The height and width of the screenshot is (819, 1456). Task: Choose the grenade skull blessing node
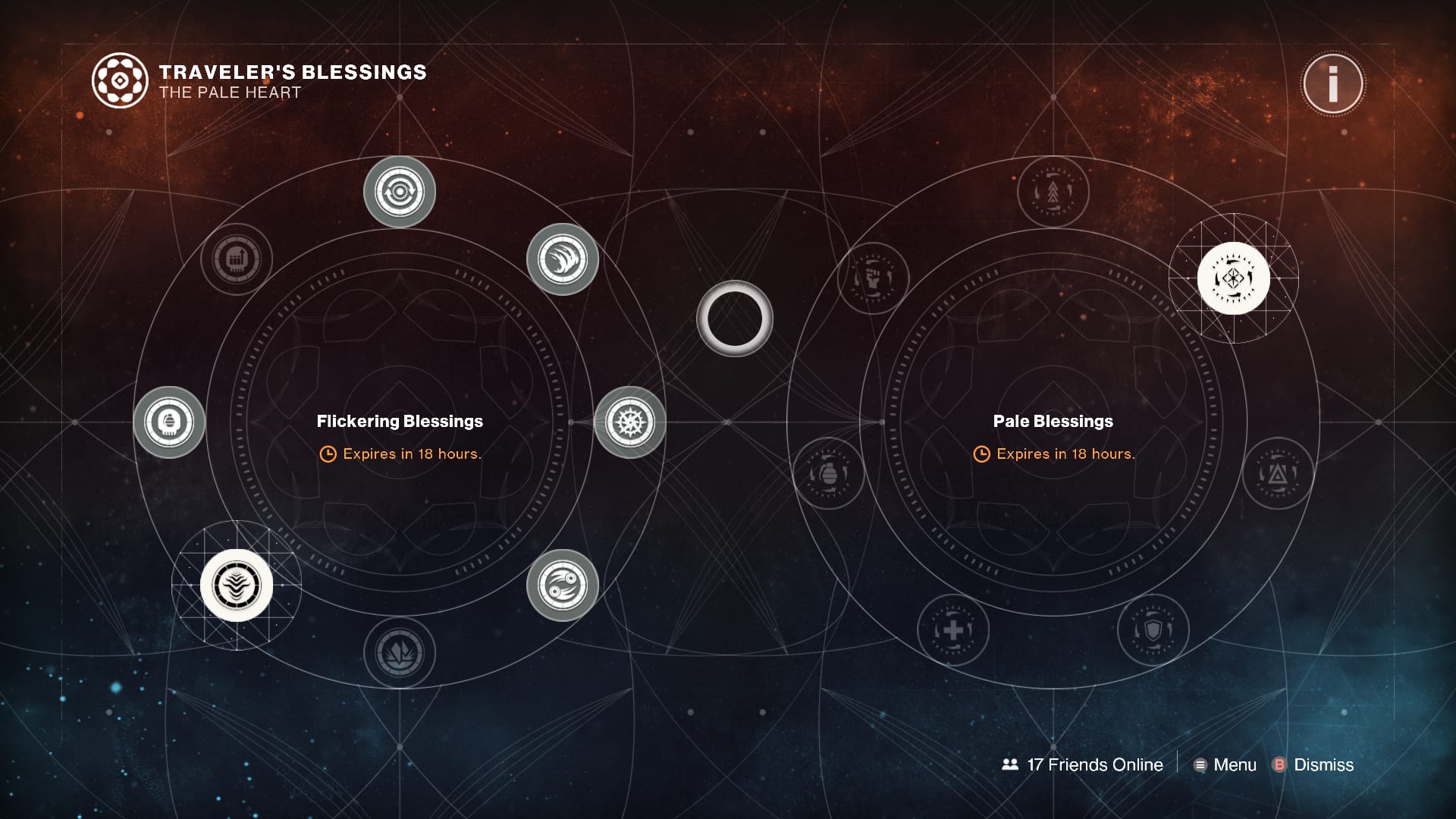click(x=169, y=422)
